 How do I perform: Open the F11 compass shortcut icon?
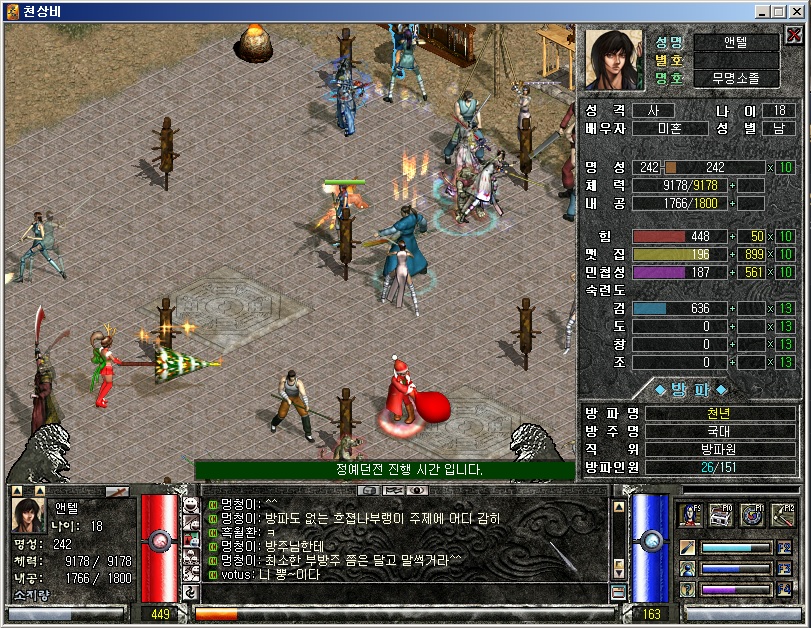[x=752, y=515]
